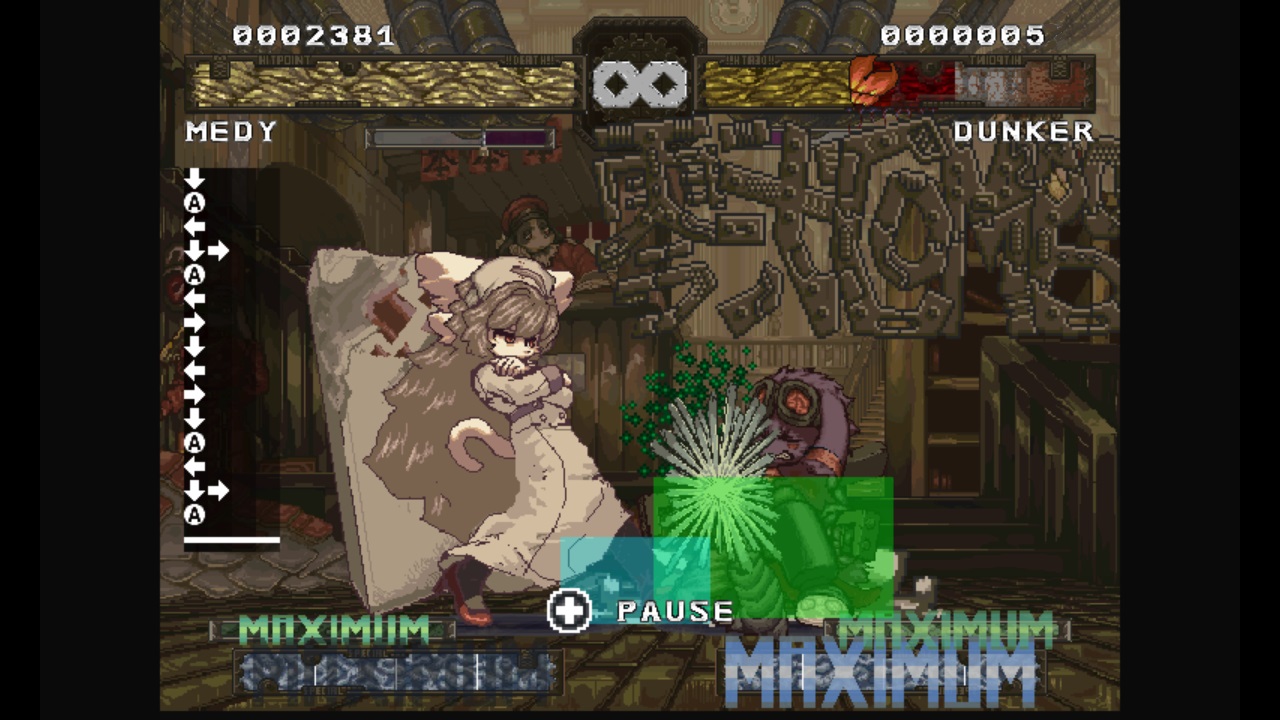Toggle the right player's MAXIMUM gauge

[945, 630]
